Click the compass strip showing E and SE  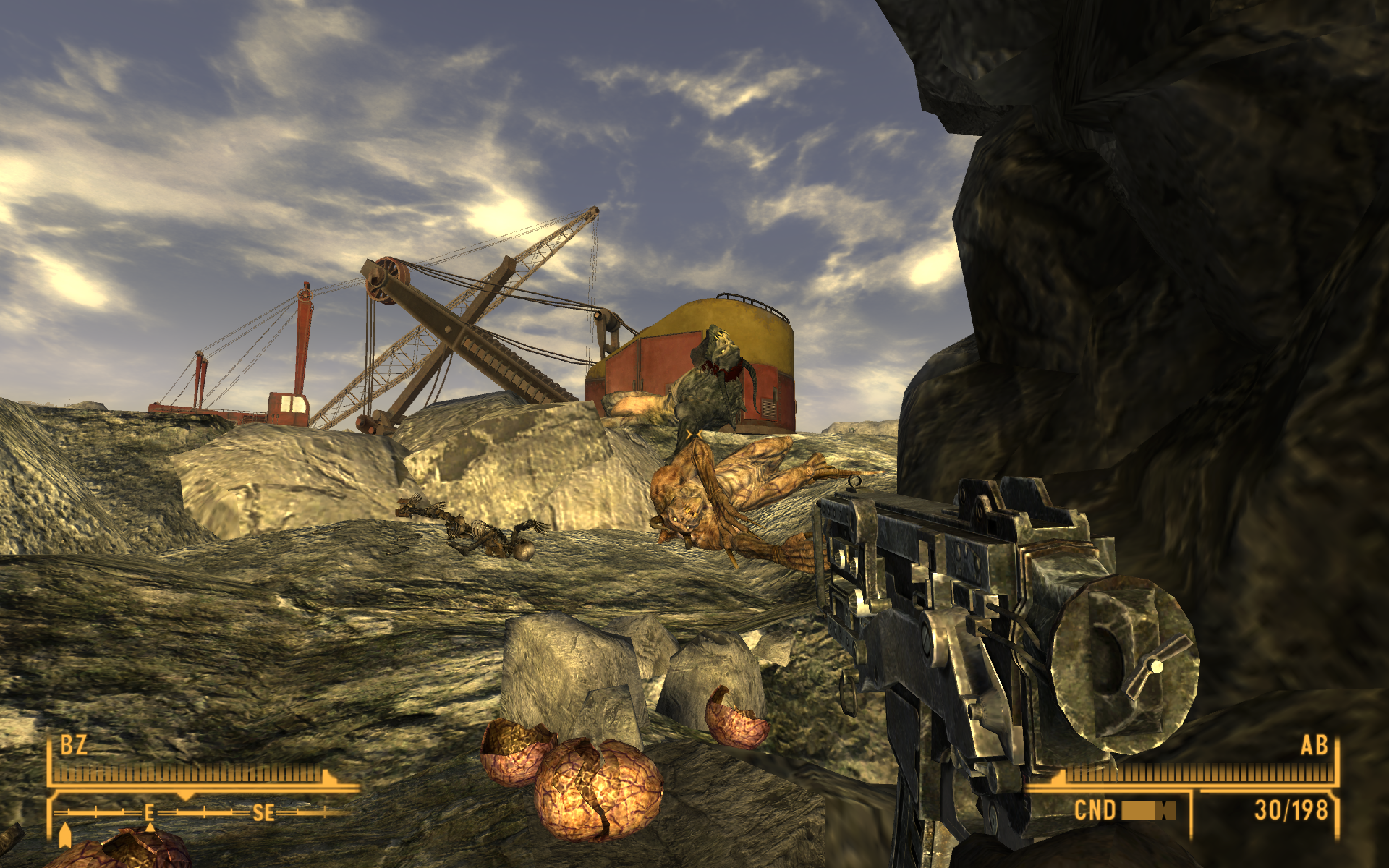[x=203, y=813]
